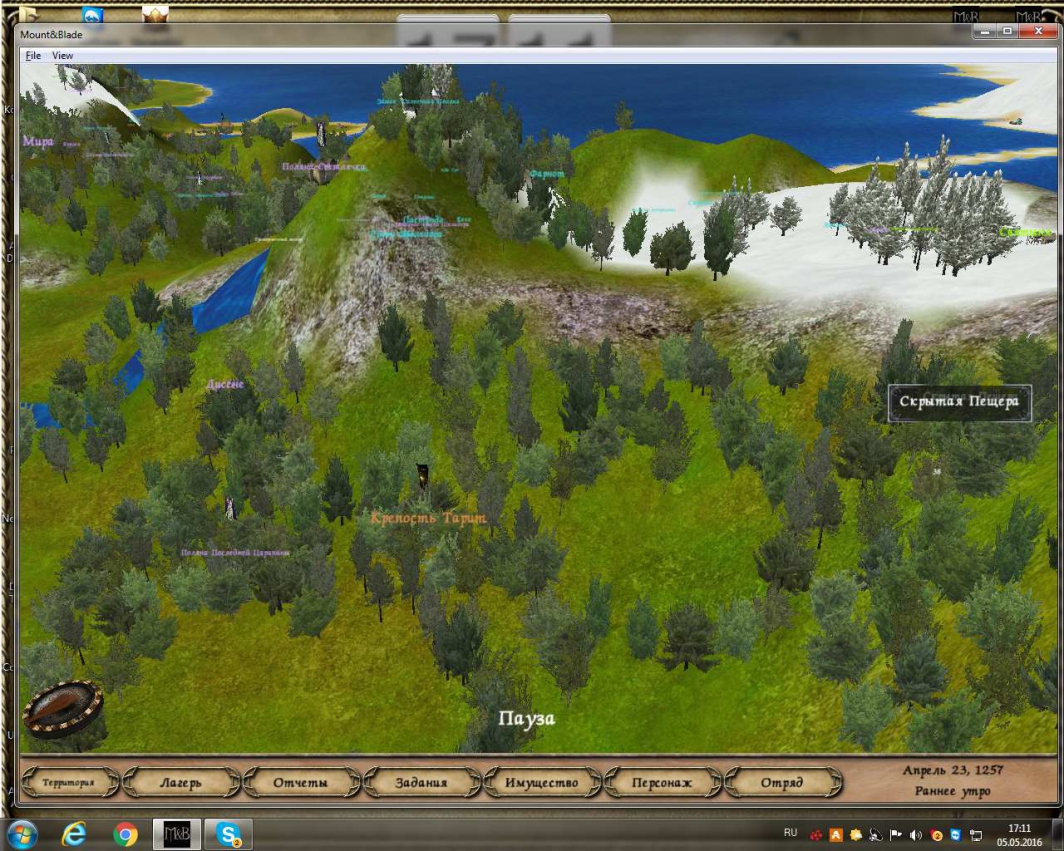Open the View menu
Image resolution: width=1064 pixels, height=851 pixels.
(x=63, y=56)
